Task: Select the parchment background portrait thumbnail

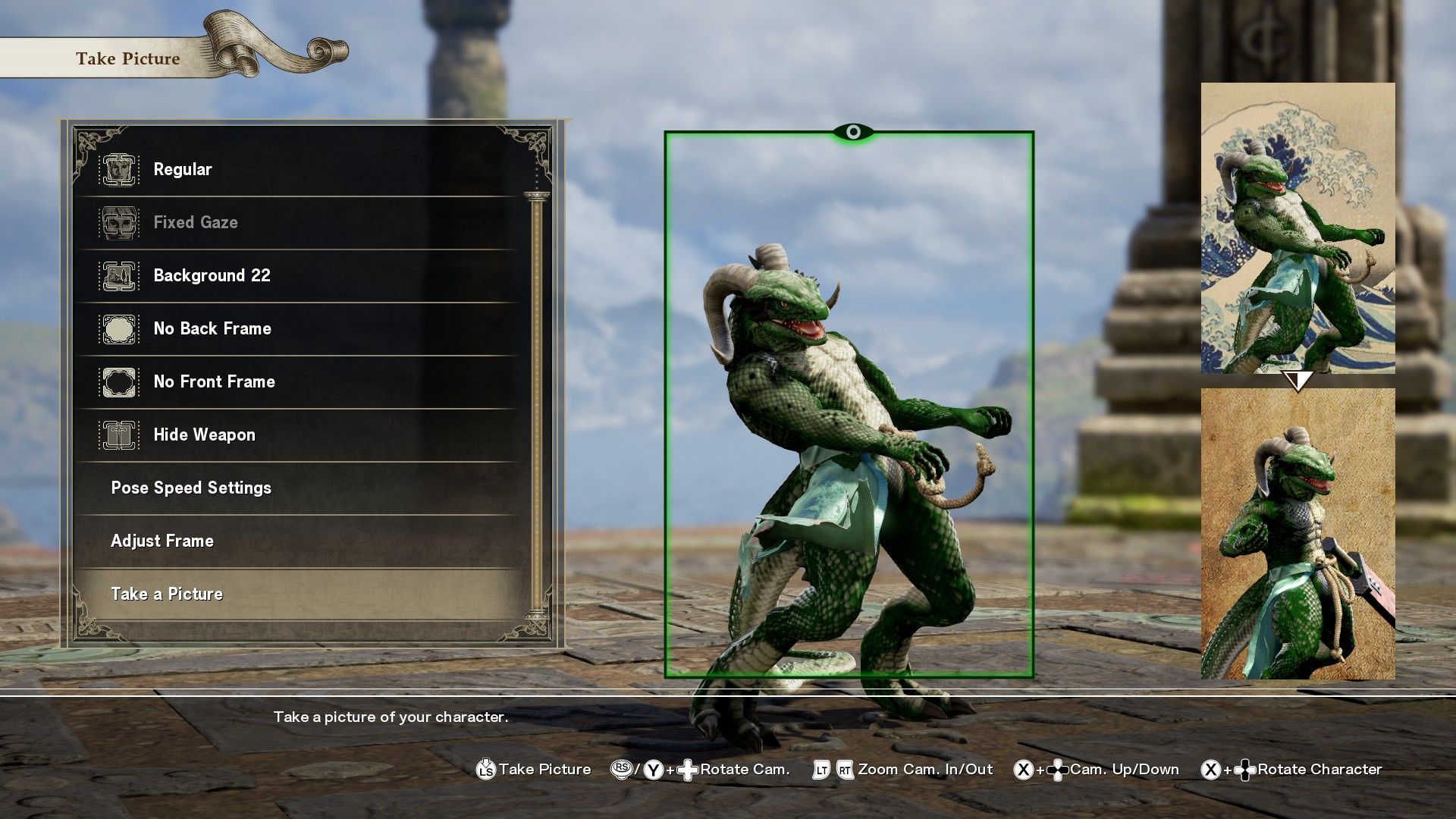Action: [1298, 533]
